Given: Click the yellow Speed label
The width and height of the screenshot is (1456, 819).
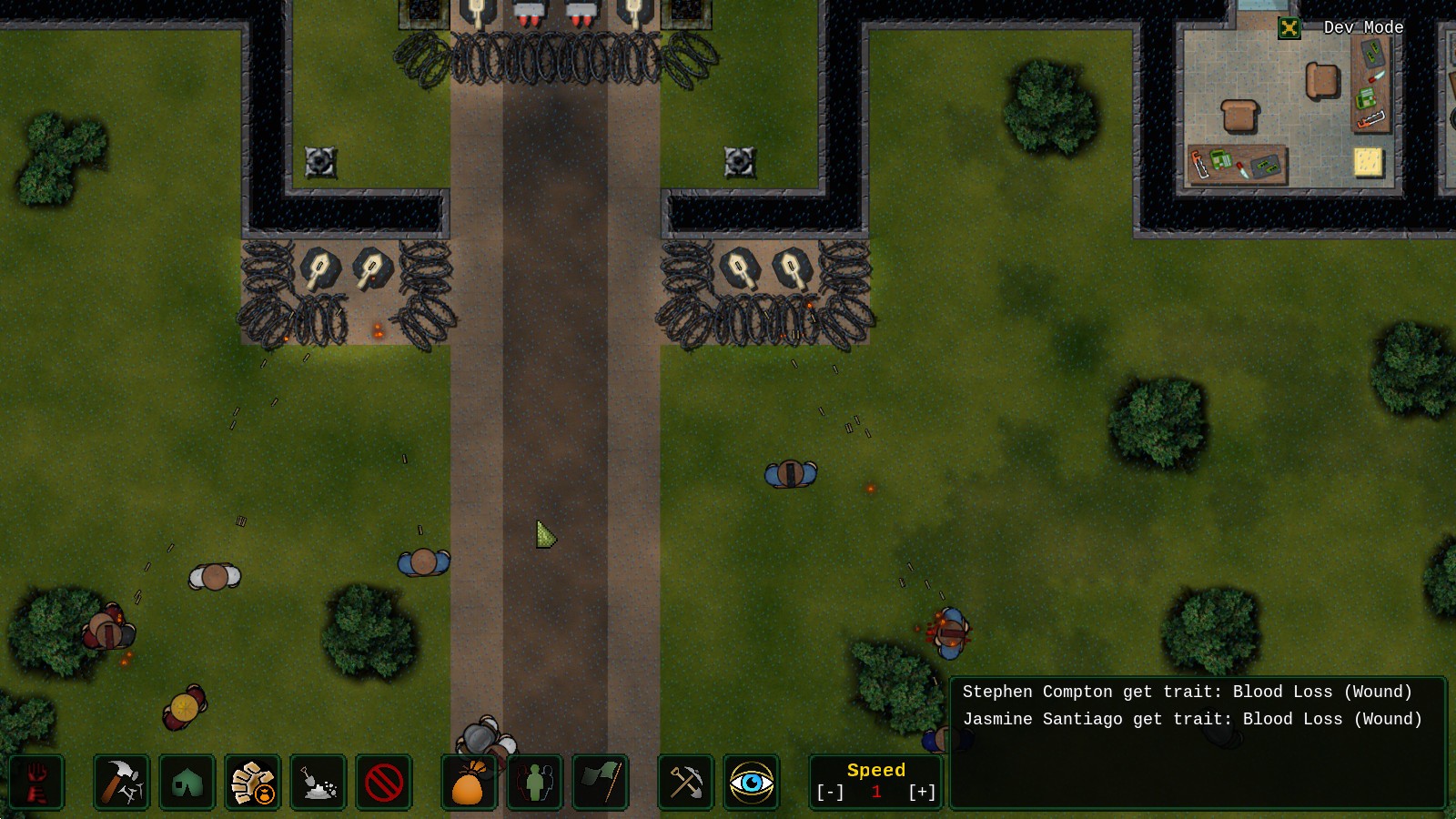Looking at the screenshot, I should pos(875,769).
